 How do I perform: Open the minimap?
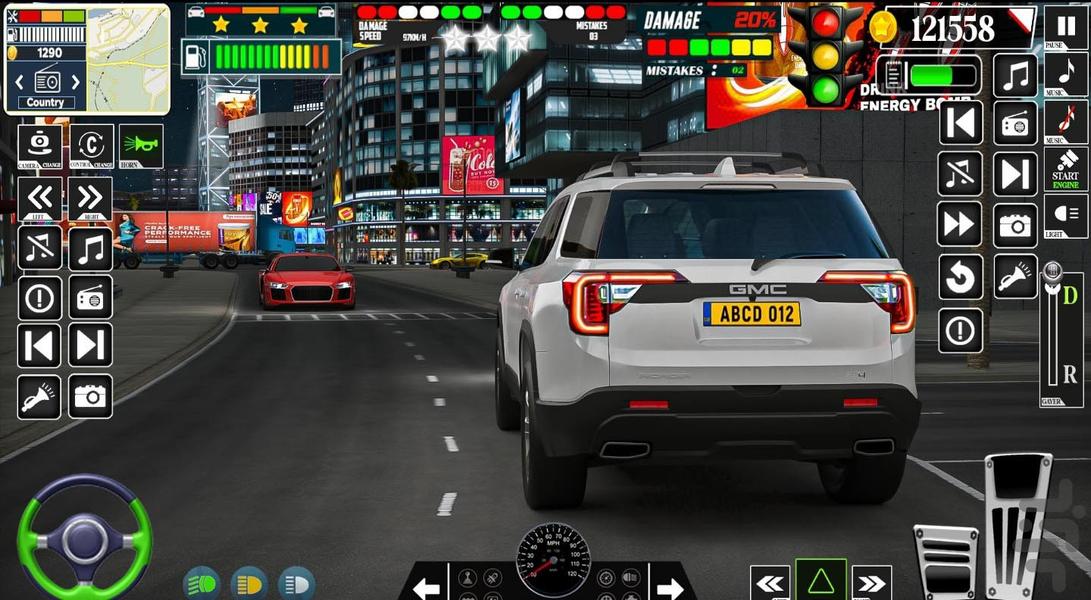coord(128,60)
